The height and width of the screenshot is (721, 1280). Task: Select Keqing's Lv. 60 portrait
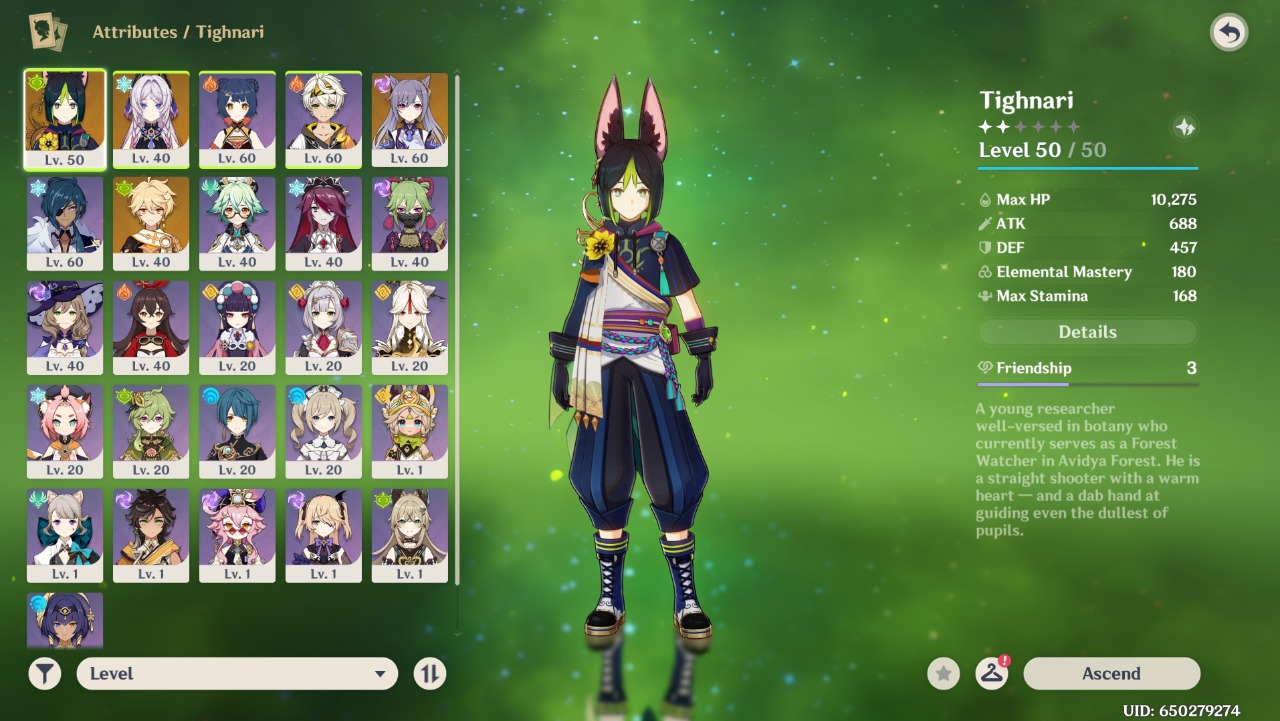point(409,118)
